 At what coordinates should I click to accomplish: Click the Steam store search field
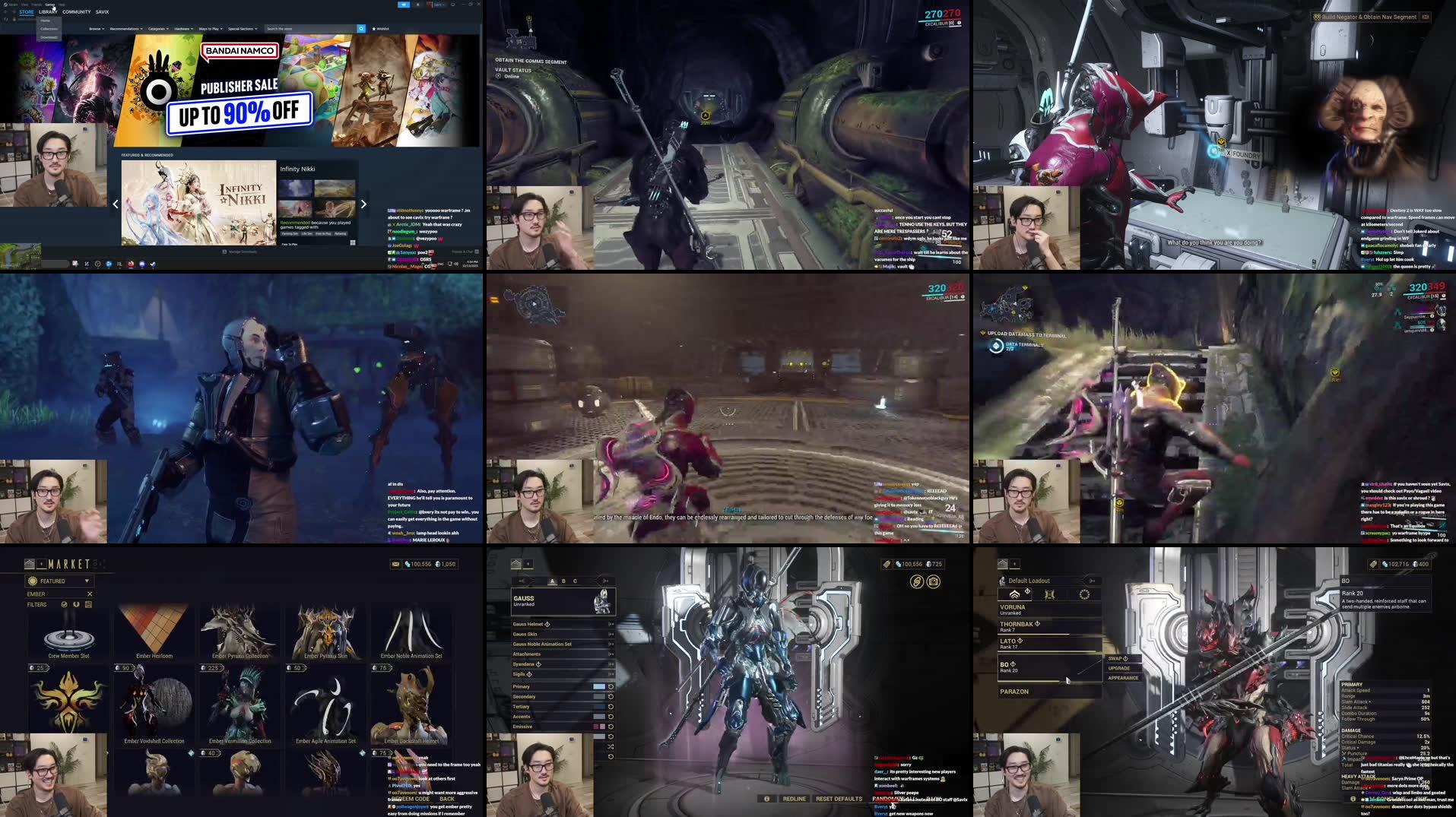(304, 29)
